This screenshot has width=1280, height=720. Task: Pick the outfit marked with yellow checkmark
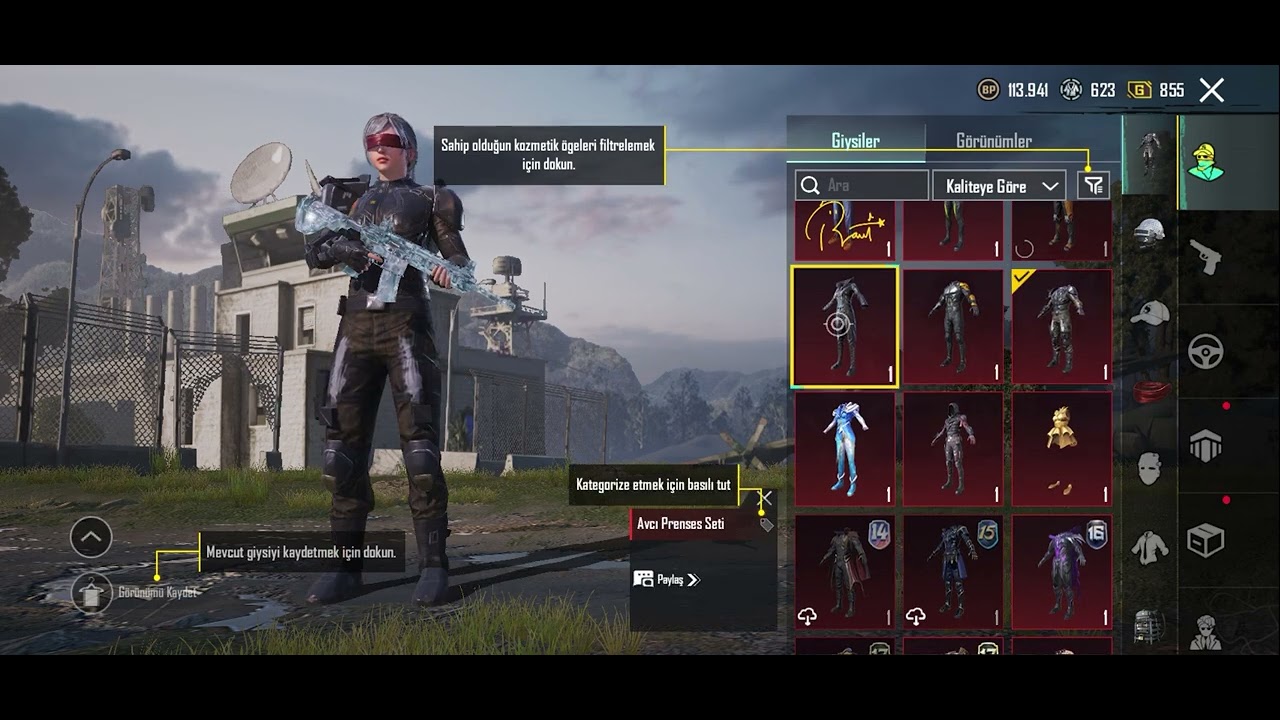click(x=1061, y=326)
